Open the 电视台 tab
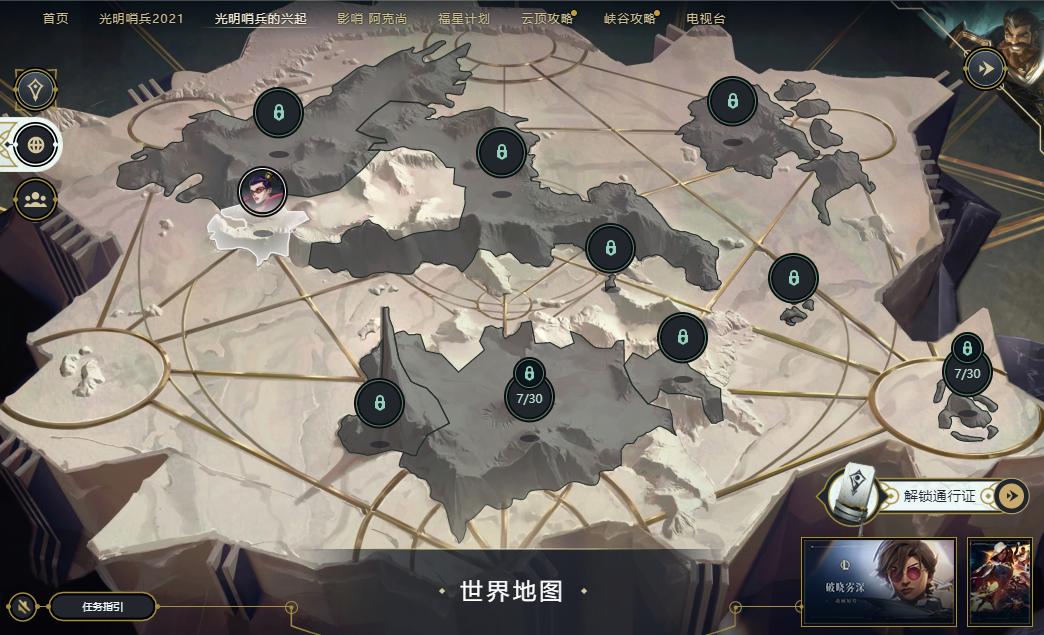 [x=706, y=19]
